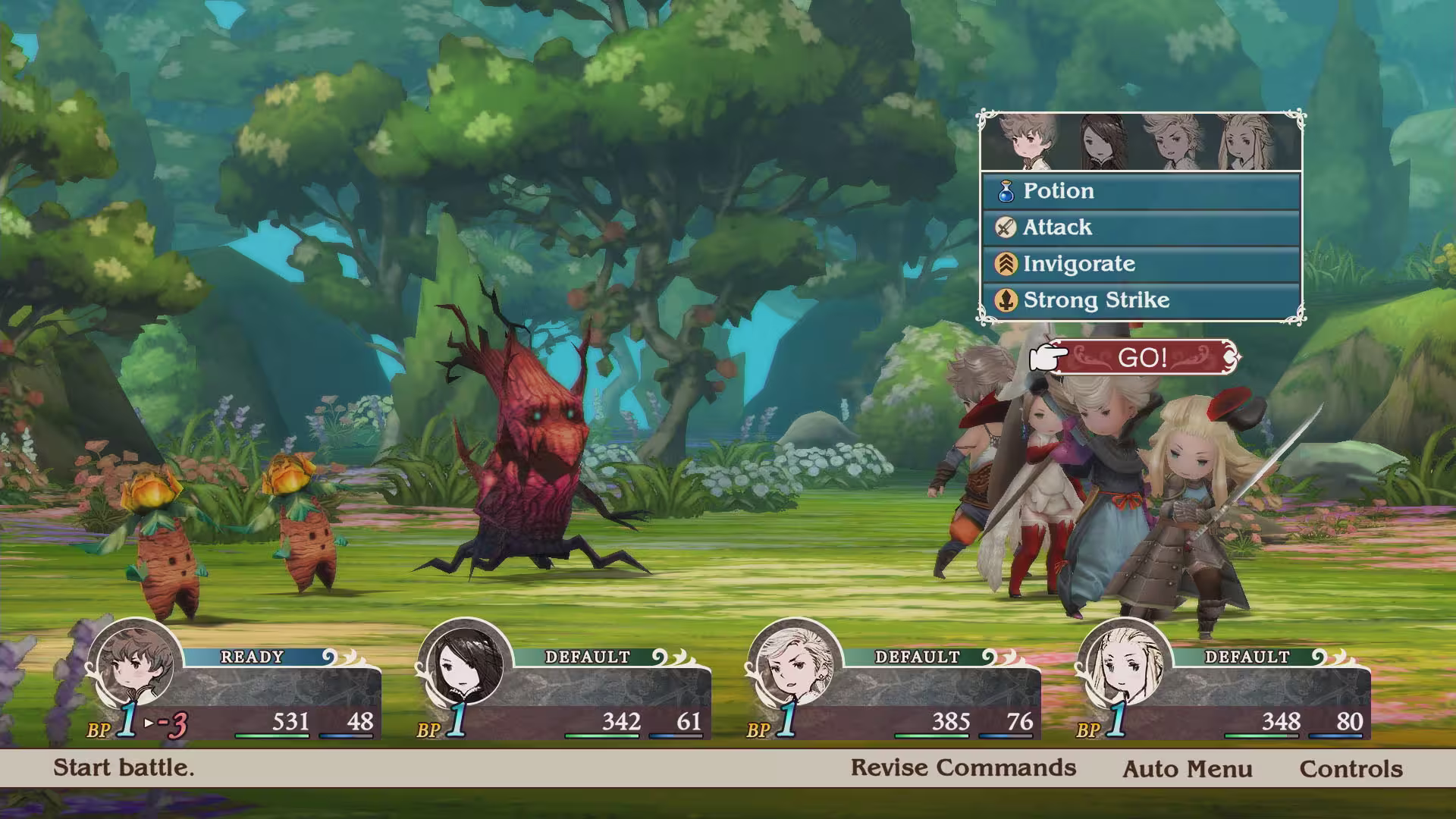Show the Controls screen
This screenshot has height=819, width=1456.
pos(1351,769)
